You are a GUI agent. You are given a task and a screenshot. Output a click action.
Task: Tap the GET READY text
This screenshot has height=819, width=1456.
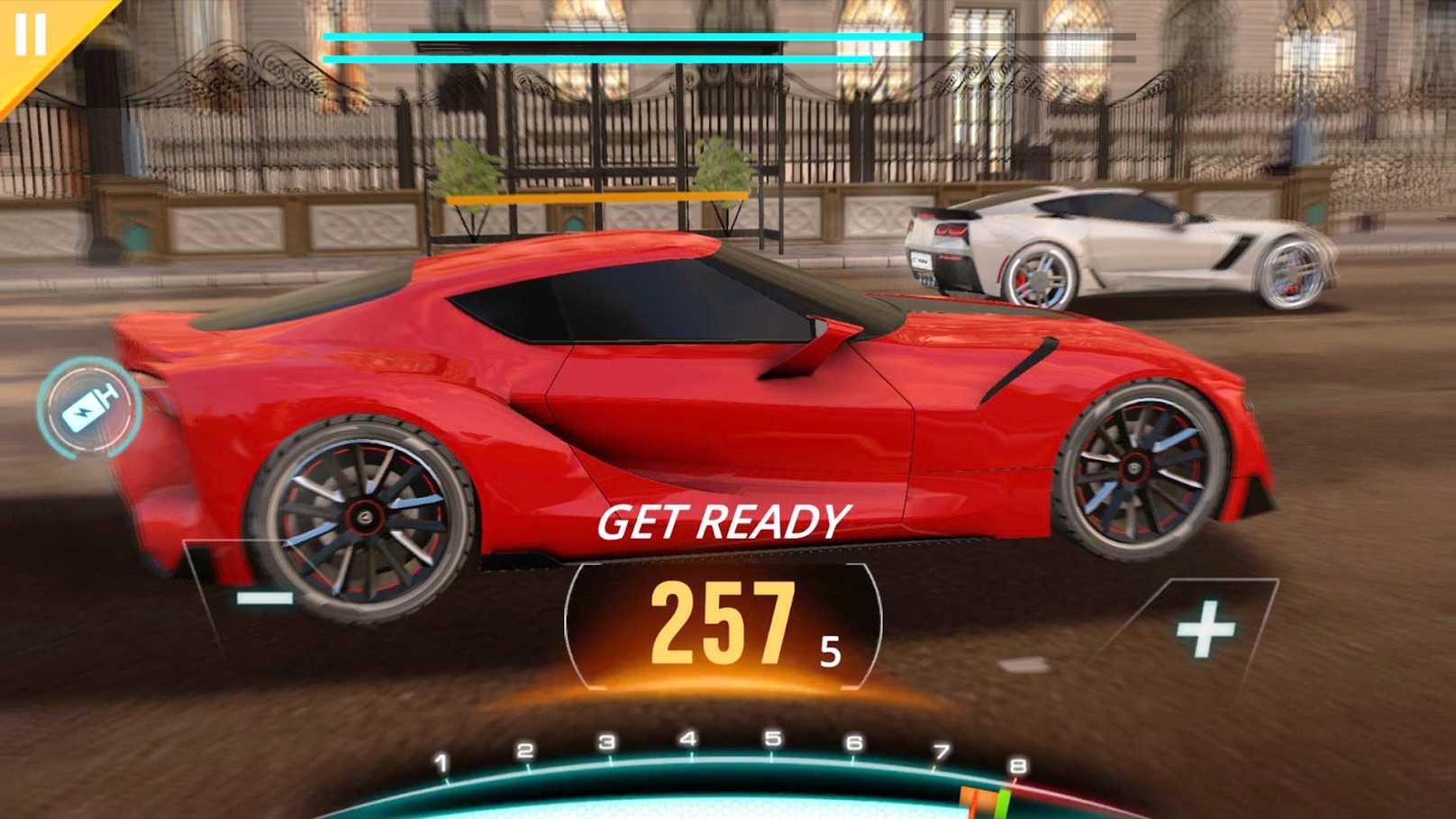(725, 521)
